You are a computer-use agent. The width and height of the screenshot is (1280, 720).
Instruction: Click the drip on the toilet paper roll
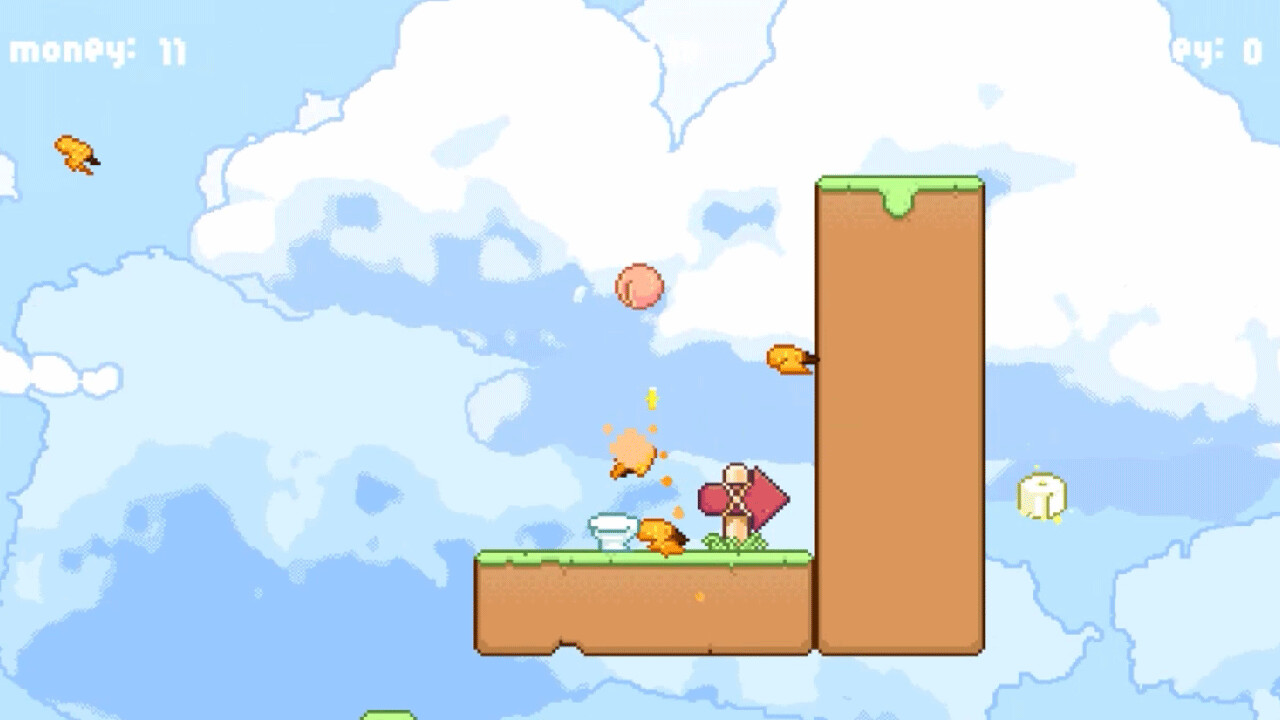[x=1057, y=520]
